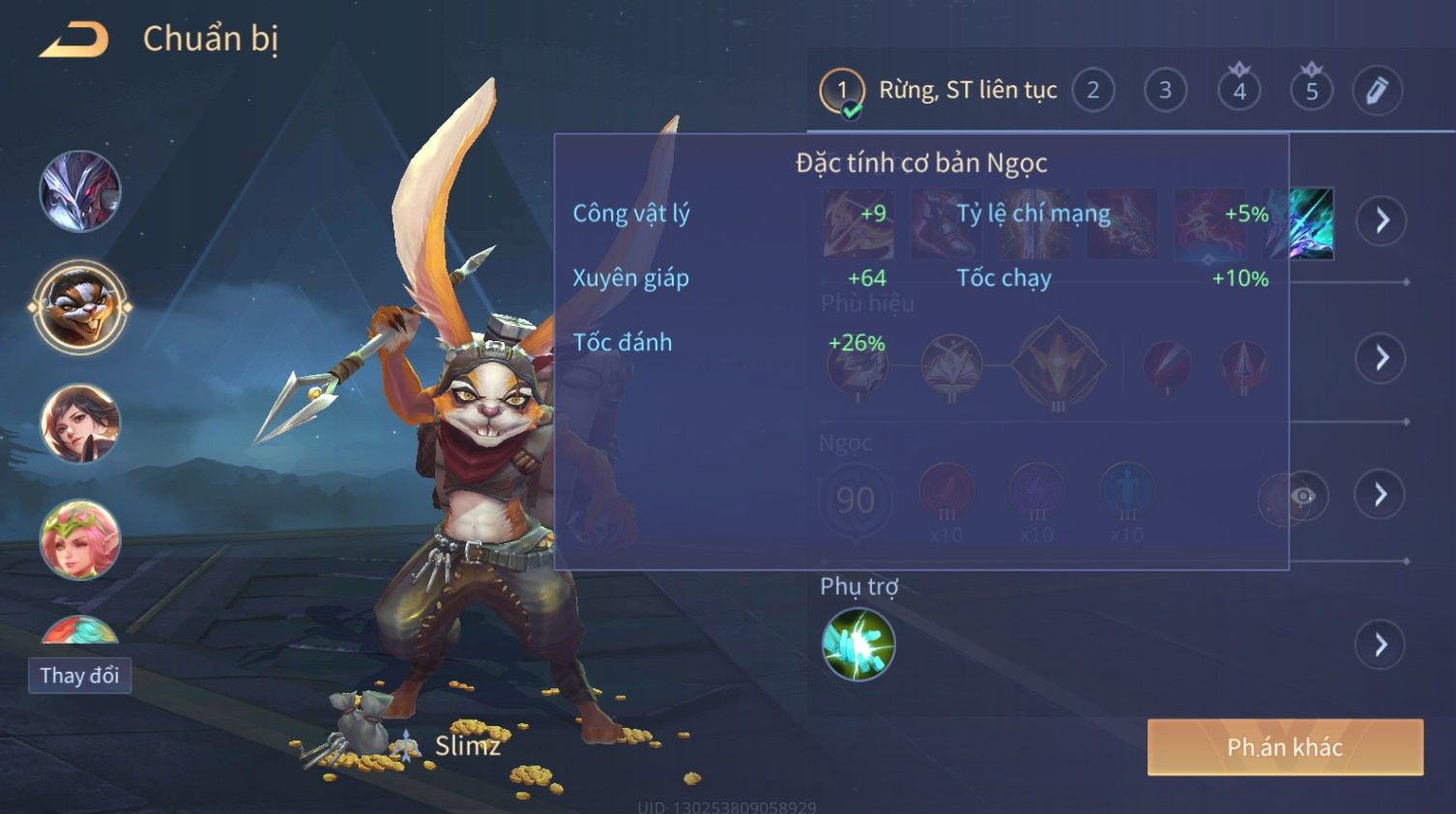Select the brown-haired female hero portrait
The image size is (1456, 814).
click(x=80, y=423)
